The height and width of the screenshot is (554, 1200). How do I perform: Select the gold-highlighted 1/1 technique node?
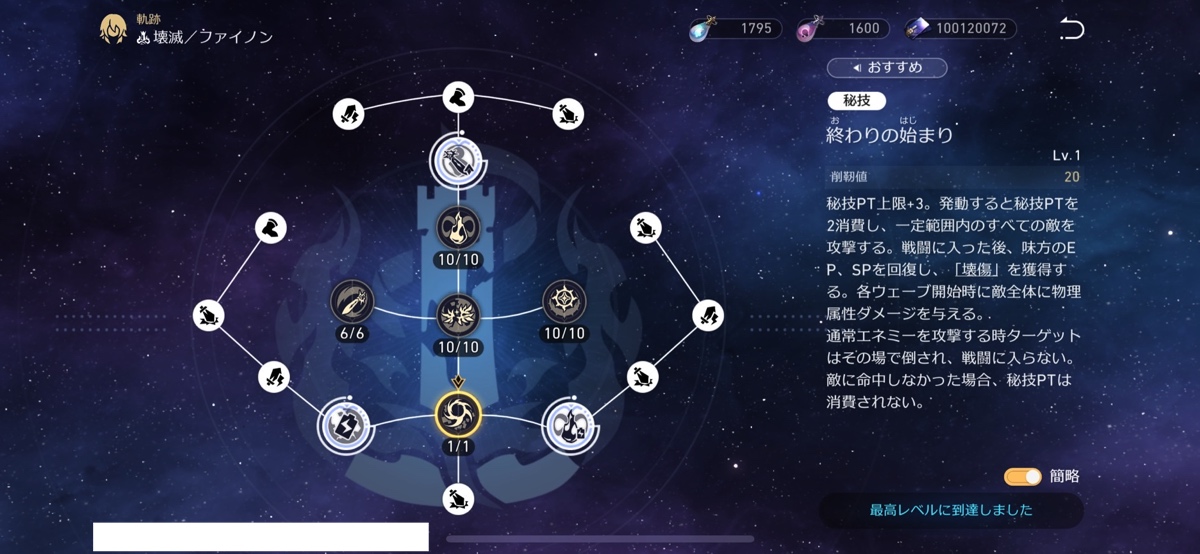458,415
